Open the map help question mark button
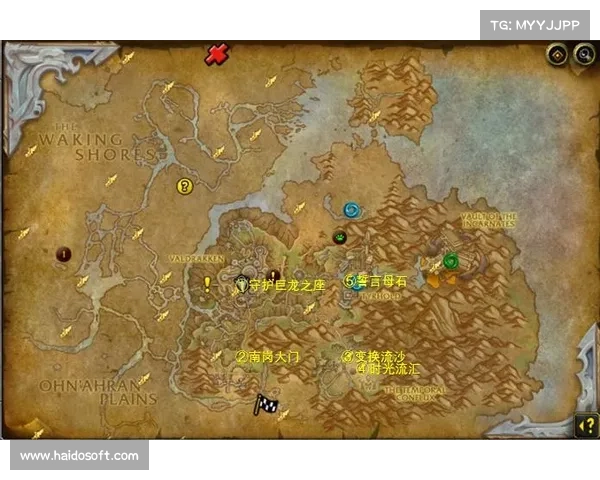 point(584,424)
